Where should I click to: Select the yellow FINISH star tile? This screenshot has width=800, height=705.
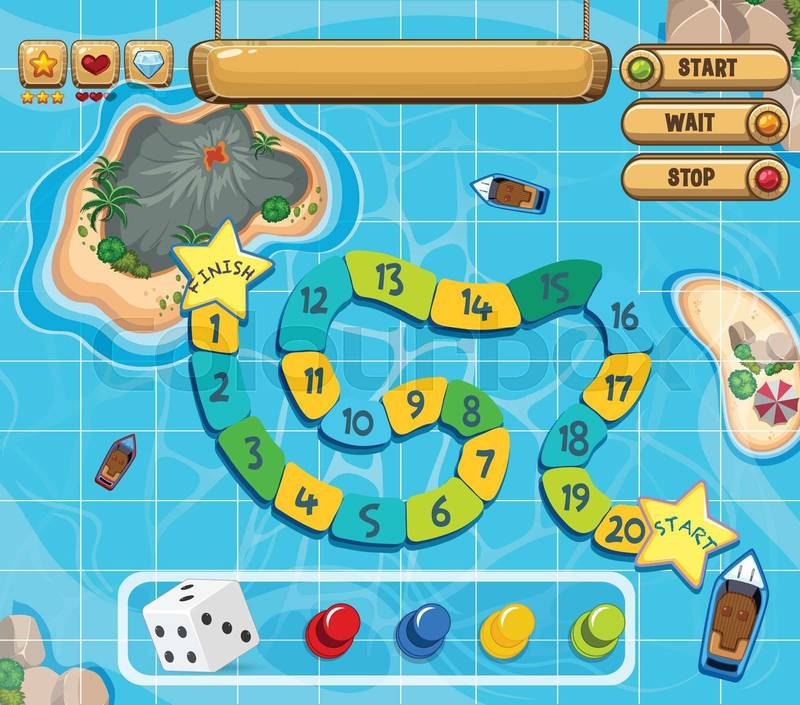tap(221, 265)
